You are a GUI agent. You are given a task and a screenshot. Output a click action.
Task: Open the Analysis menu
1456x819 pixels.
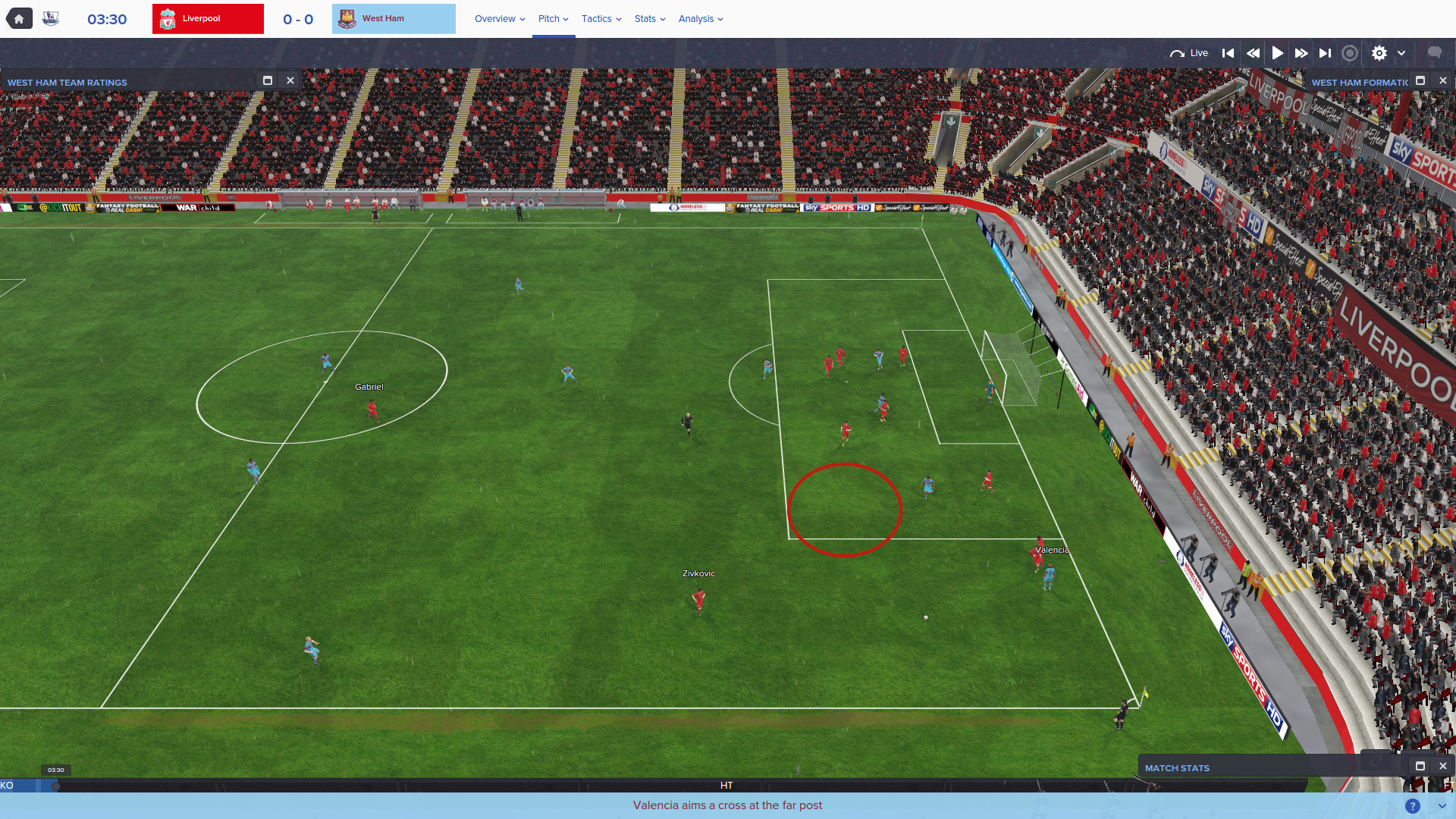(701, 19)
